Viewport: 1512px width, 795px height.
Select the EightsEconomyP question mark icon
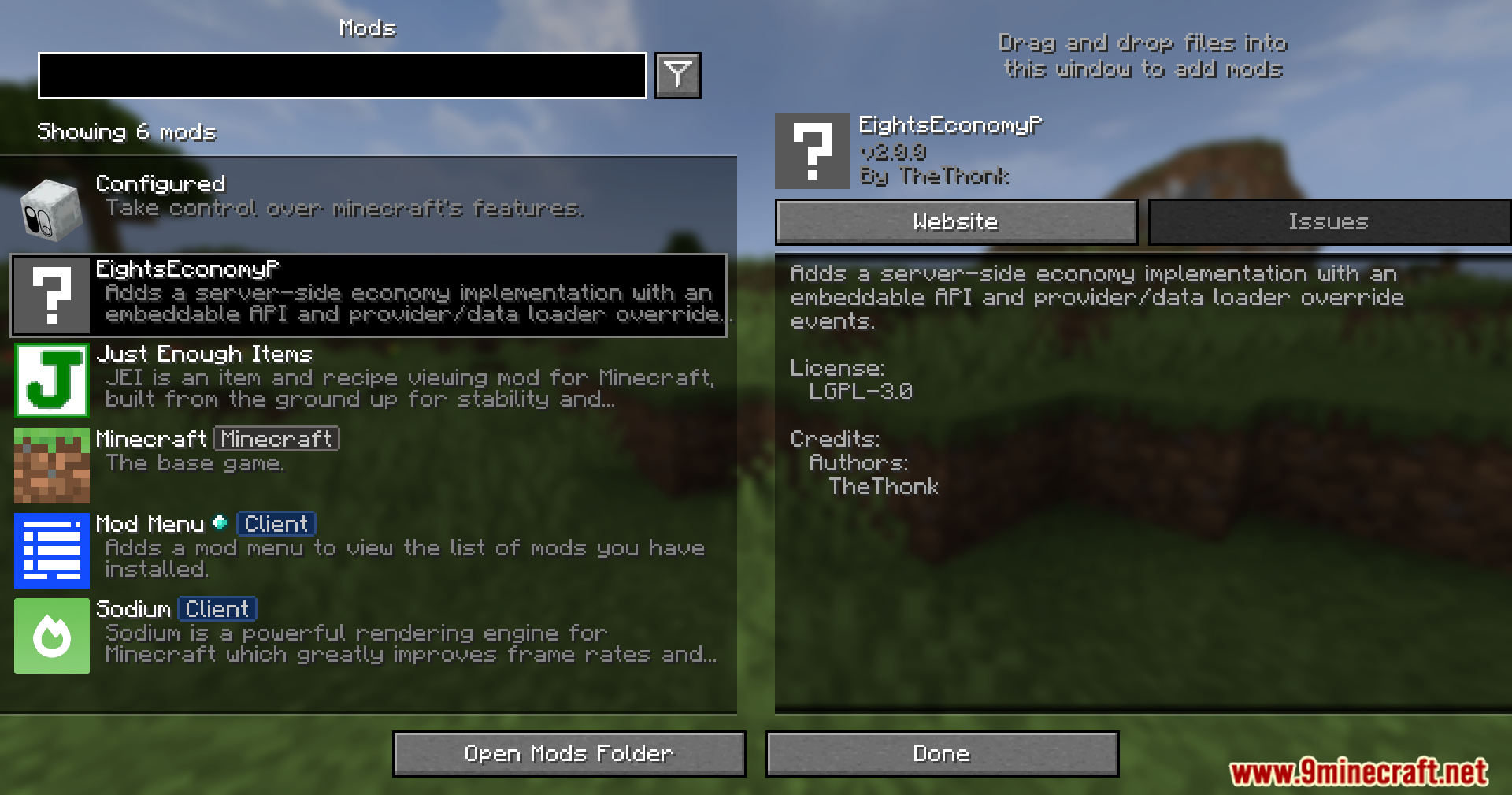coord(50,295)
